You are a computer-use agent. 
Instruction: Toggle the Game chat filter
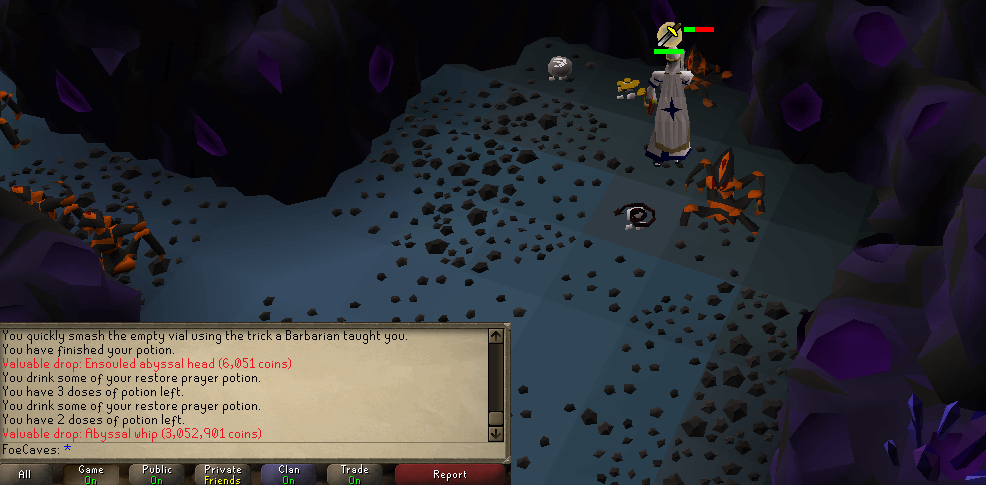click(x=91, y=474)
